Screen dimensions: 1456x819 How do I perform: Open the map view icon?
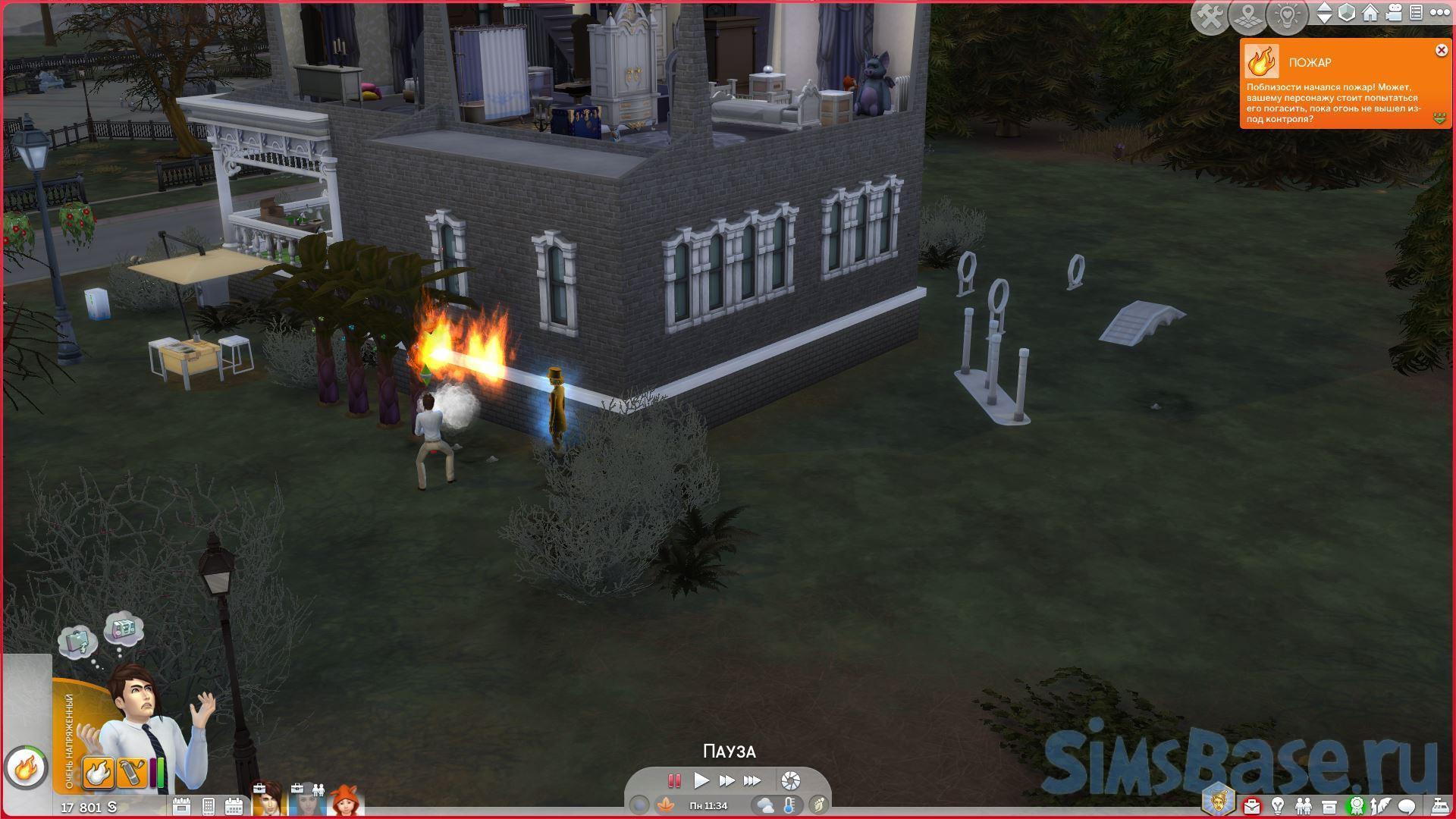pos(1248,17)
